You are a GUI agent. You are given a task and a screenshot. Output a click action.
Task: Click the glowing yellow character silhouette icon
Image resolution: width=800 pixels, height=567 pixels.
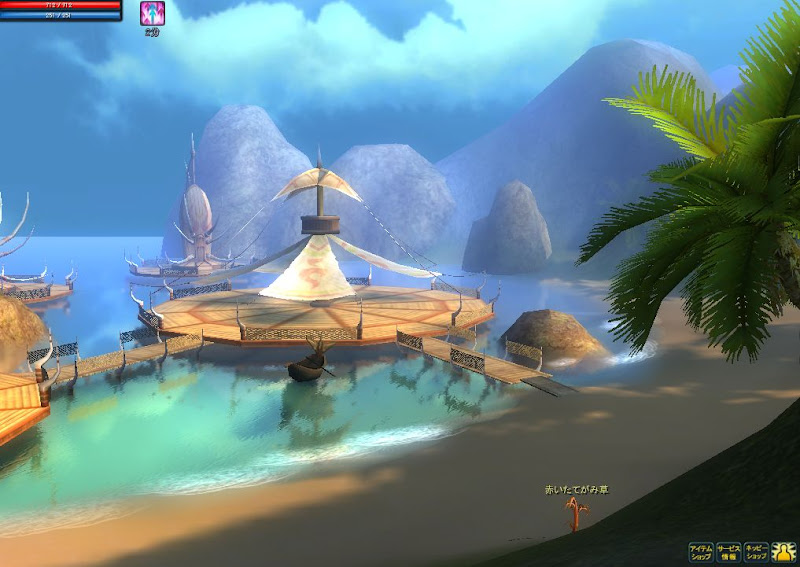[784, 552]
